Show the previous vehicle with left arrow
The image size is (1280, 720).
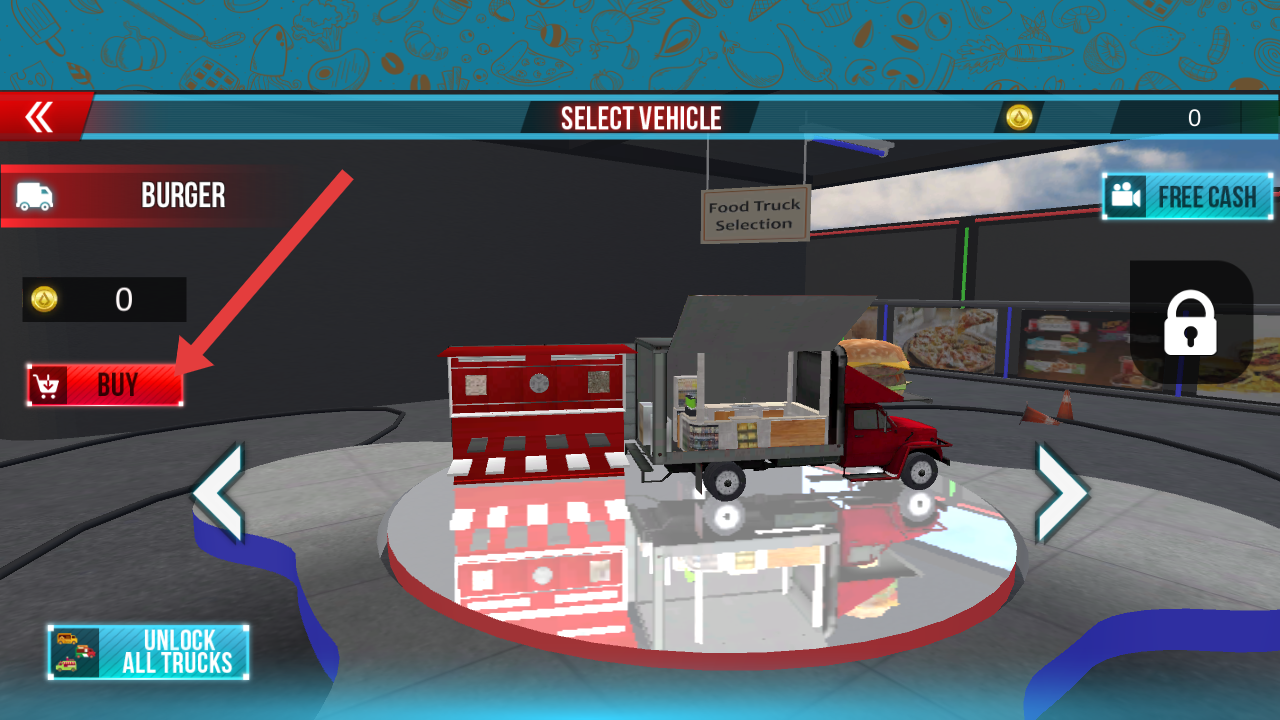(x=218, y=493)
